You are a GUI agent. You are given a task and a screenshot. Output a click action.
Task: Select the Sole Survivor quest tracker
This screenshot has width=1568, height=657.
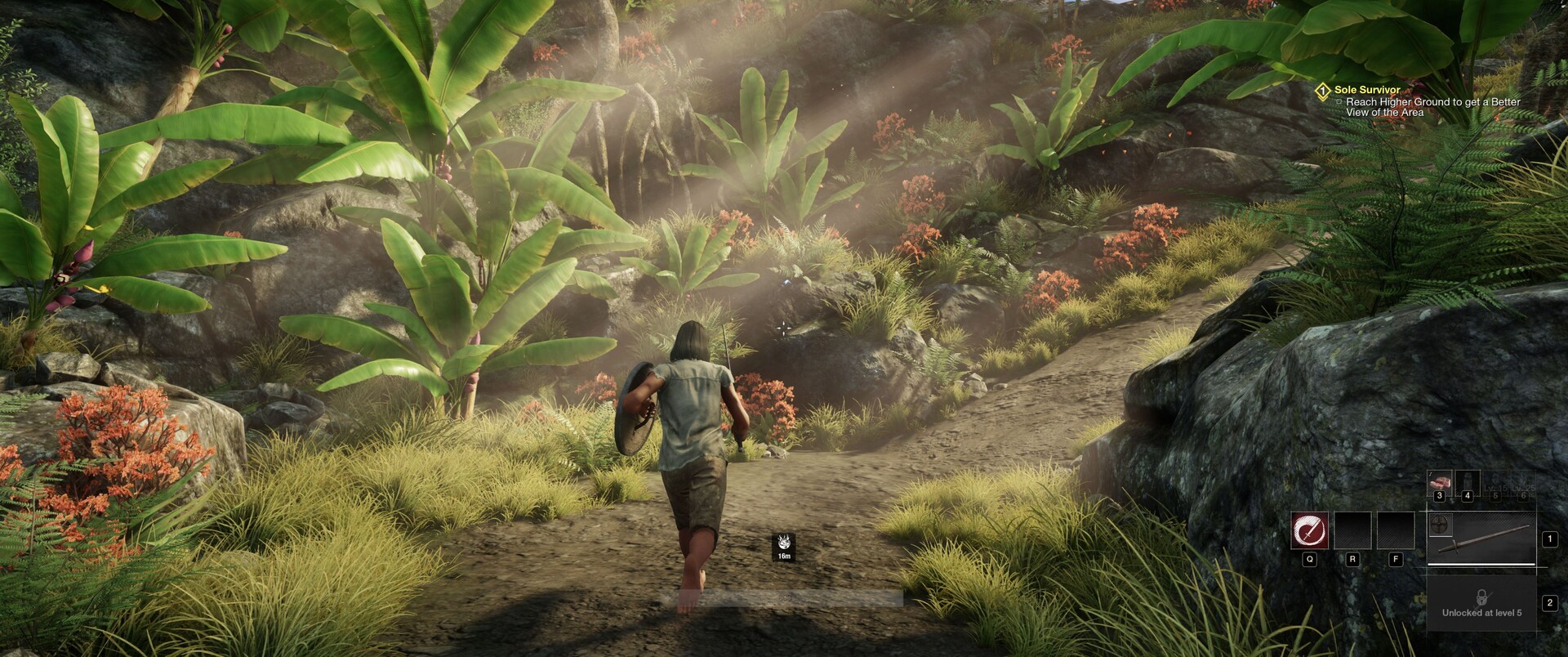[1367, 90]
